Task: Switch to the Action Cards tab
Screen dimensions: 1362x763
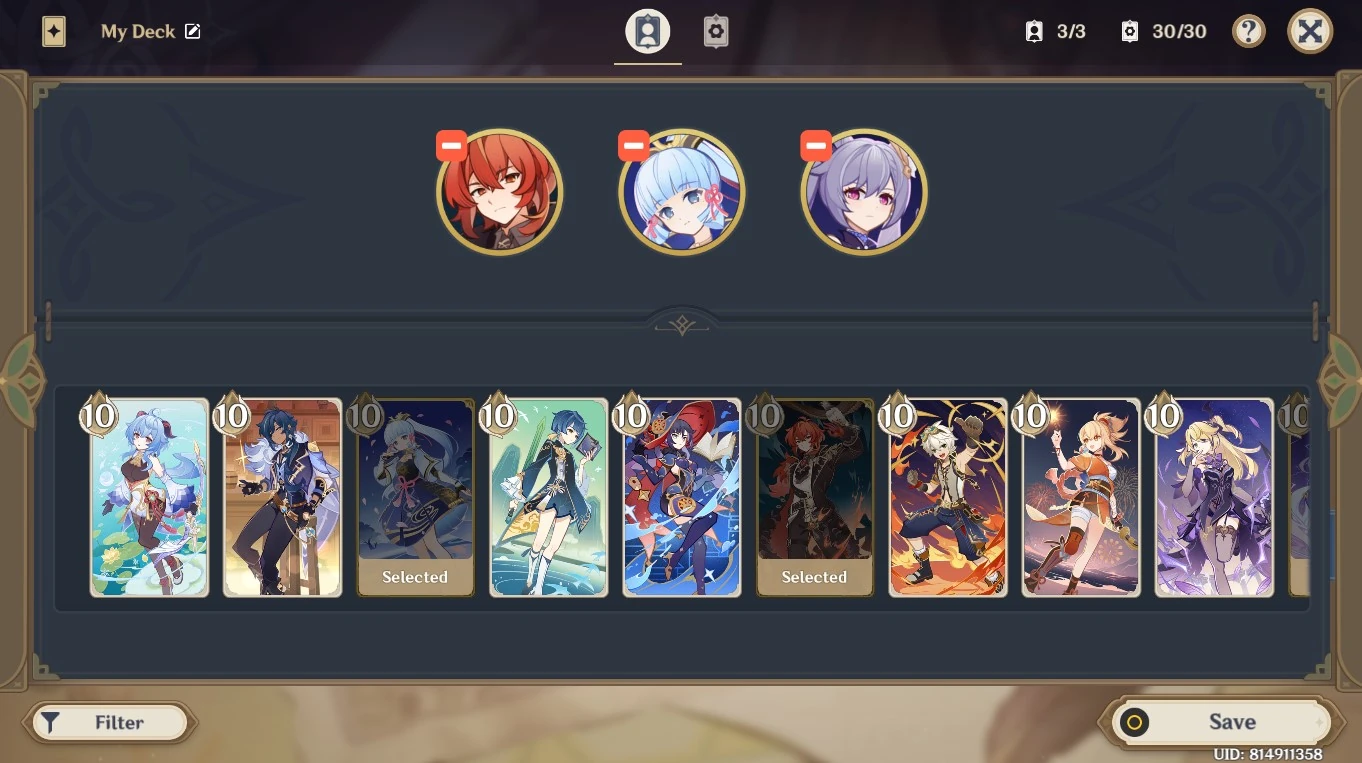Action: tap(716, 31)
